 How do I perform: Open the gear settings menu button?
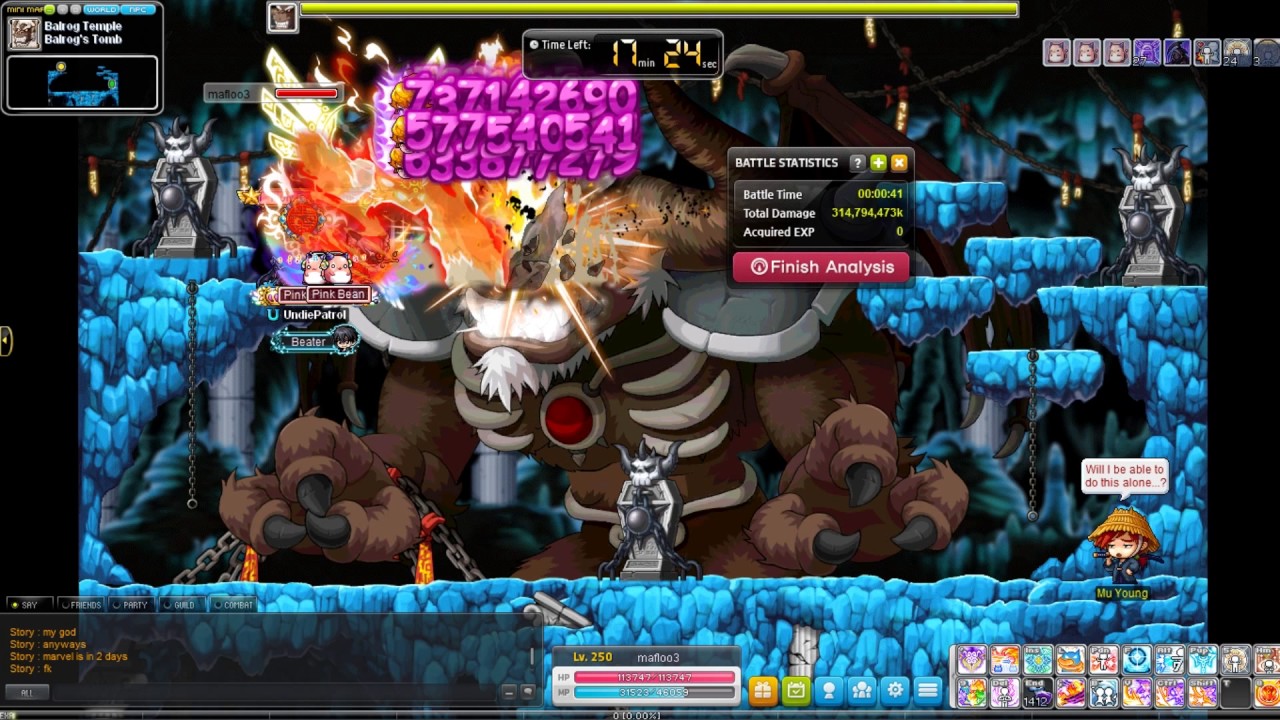pyautogui.click(x=895, y=690)
